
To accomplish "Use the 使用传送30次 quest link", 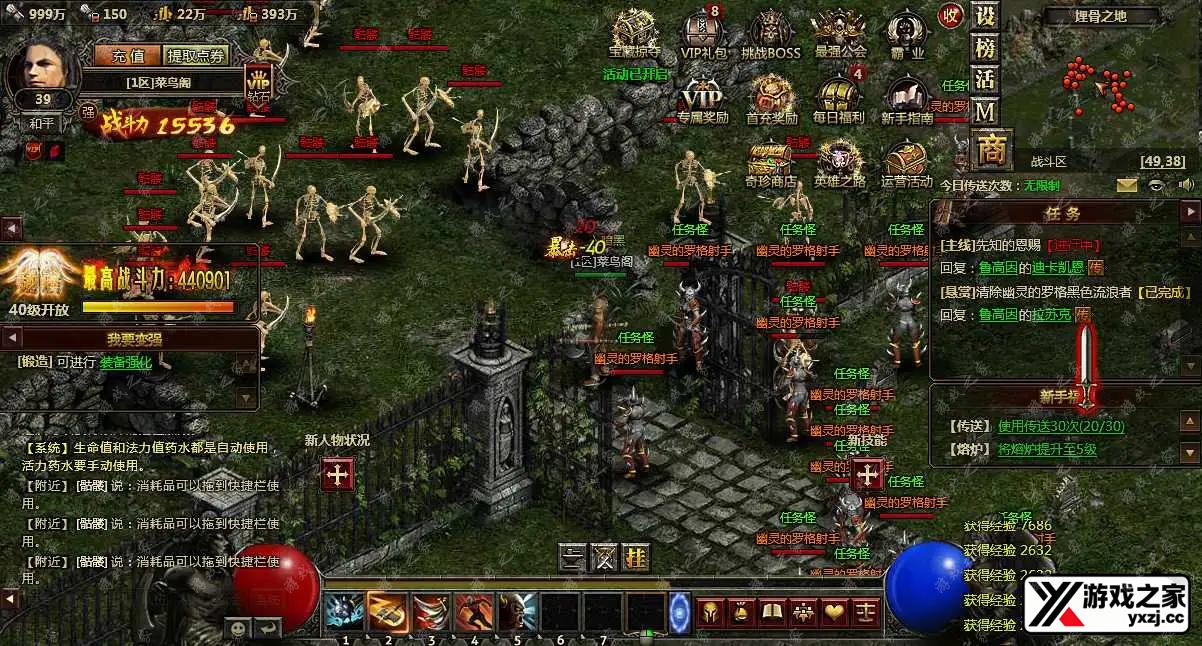I will (1061, 427).
